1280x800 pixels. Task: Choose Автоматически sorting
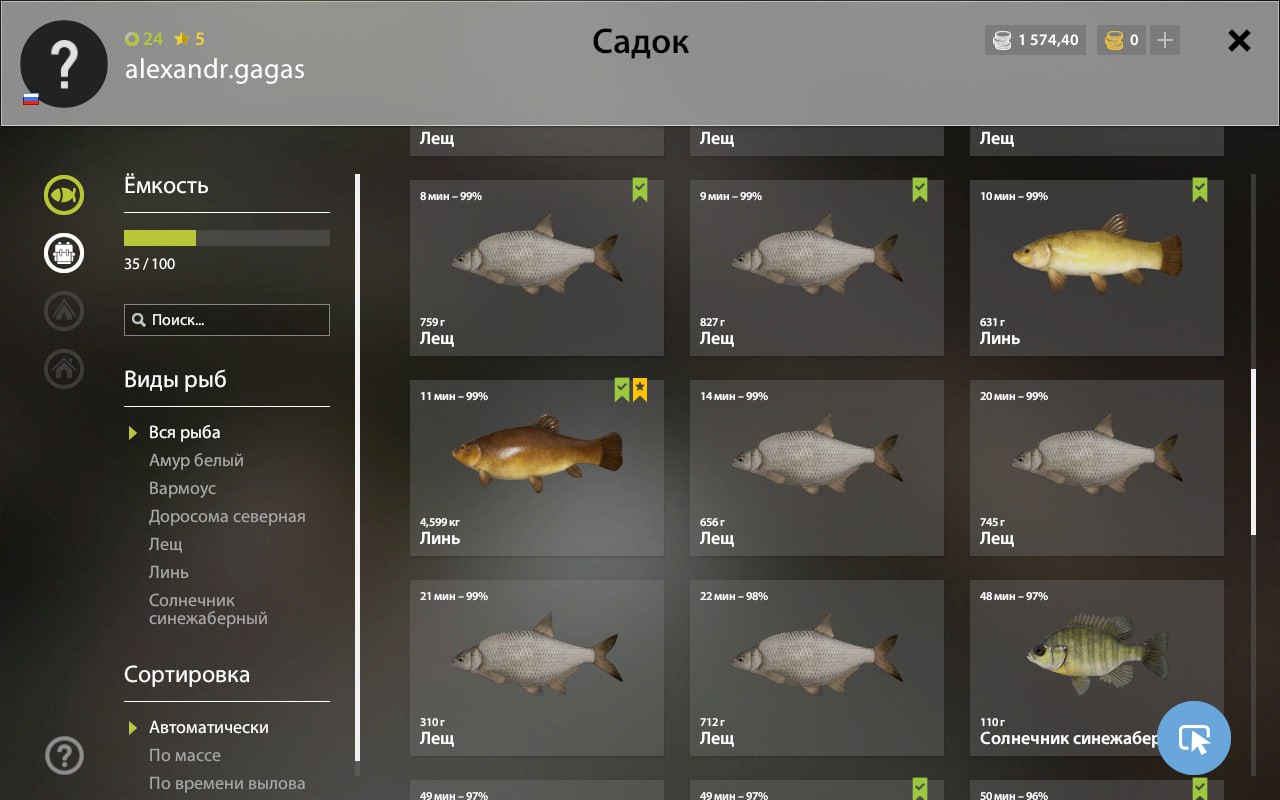pos(208,727)
